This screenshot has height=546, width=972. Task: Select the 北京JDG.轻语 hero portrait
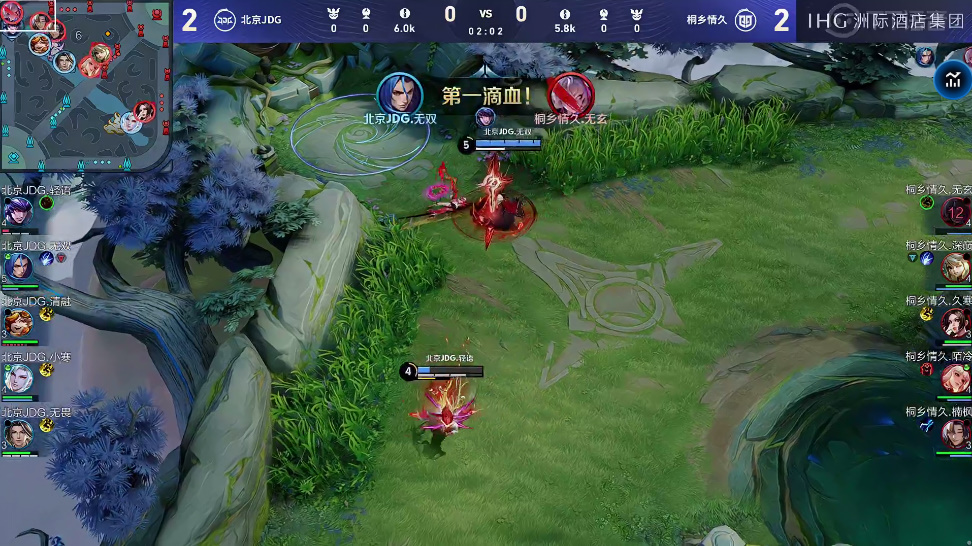[17, 212]
